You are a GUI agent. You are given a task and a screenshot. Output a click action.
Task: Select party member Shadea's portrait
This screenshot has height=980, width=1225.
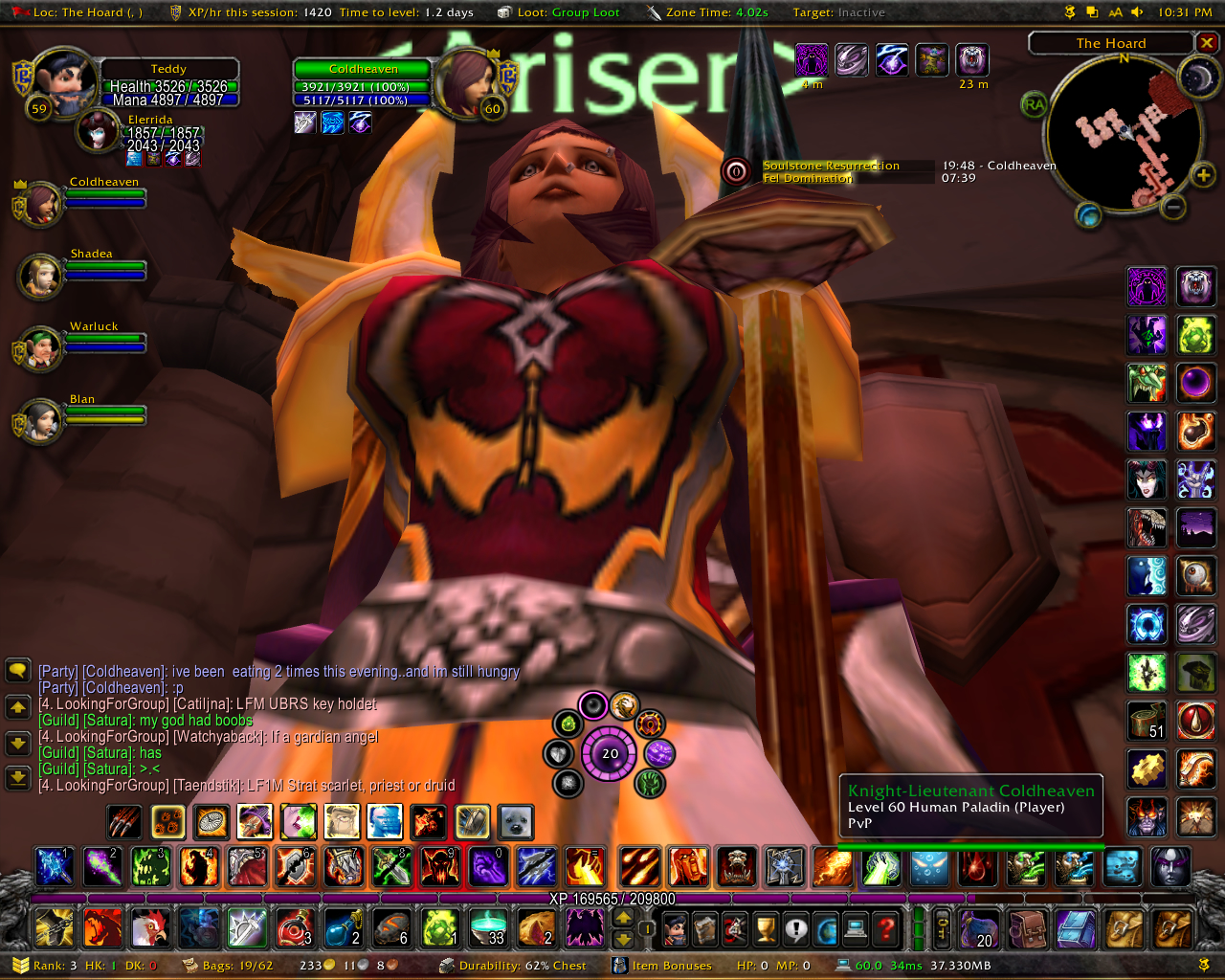41,276
